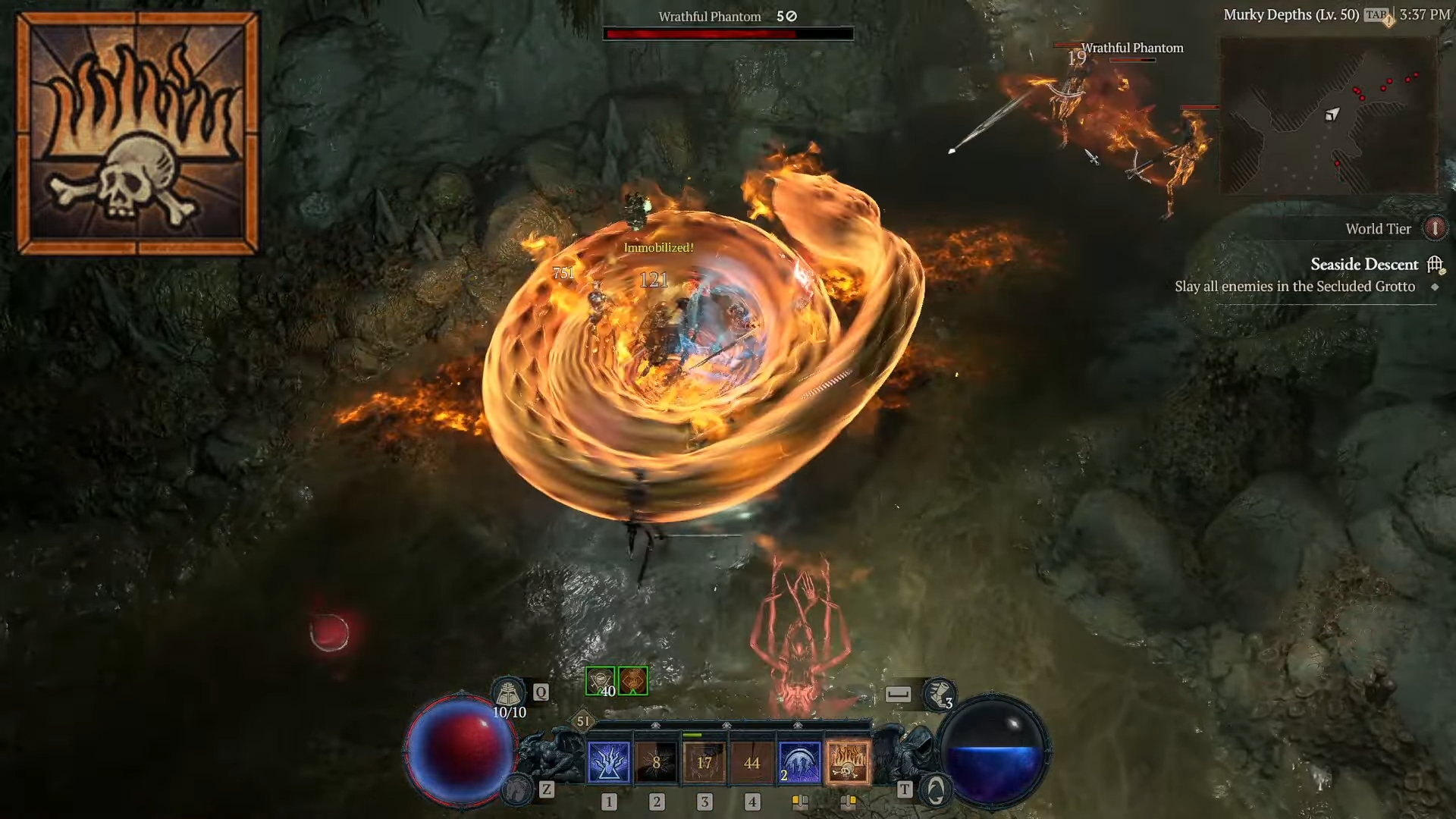Drink the healing potion showing 10/10
Viewport: 1456px width, 819px height.
click(x=509, y=694)
